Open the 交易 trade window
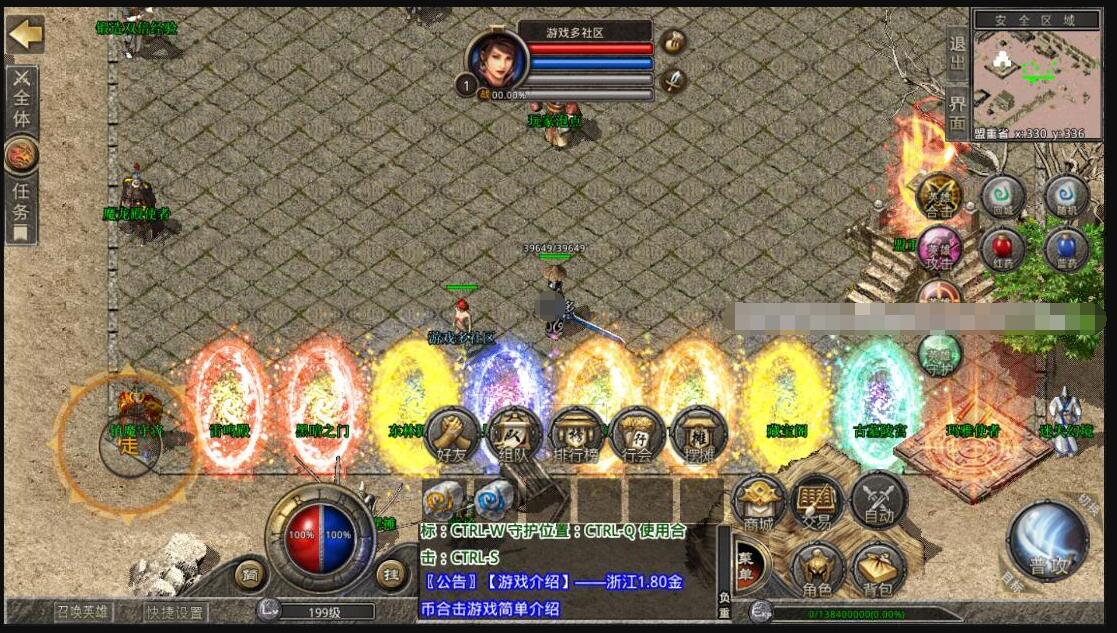The width and height of the screenshot is (1117, 633). (x=818, y=502)
